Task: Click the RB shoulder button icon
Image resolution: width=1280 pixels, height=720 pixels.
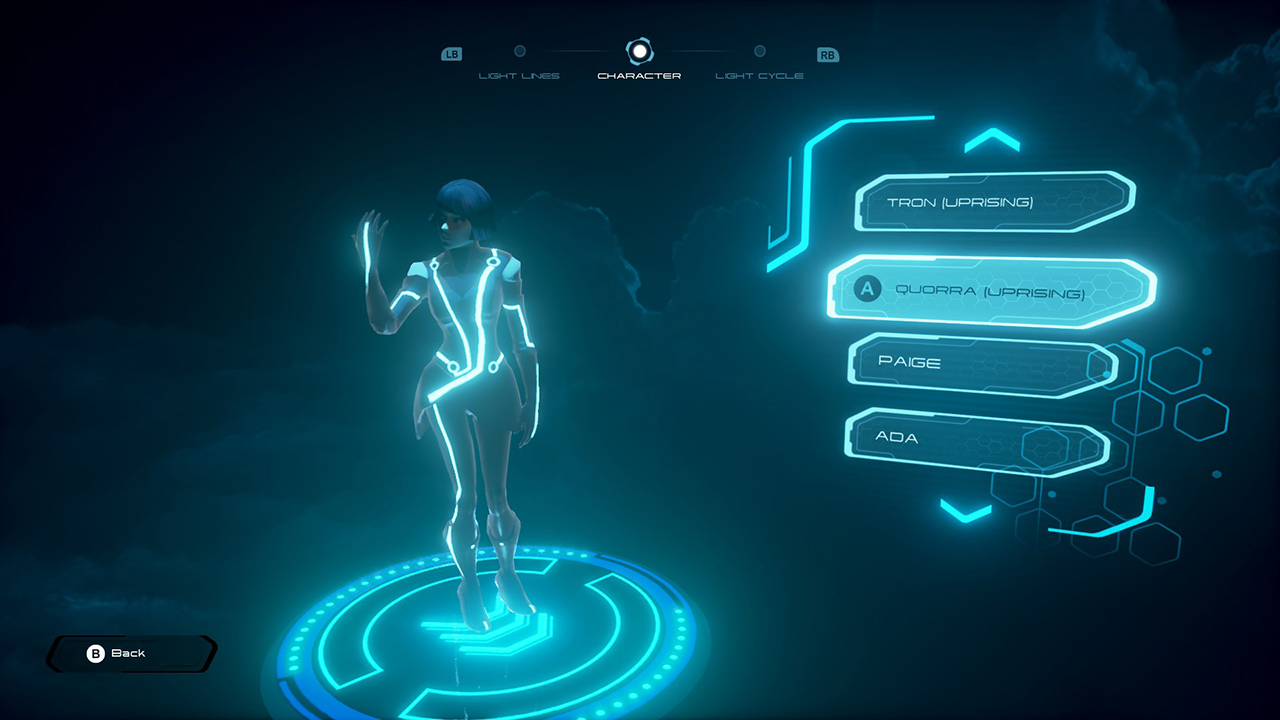Action: (827, 54)
